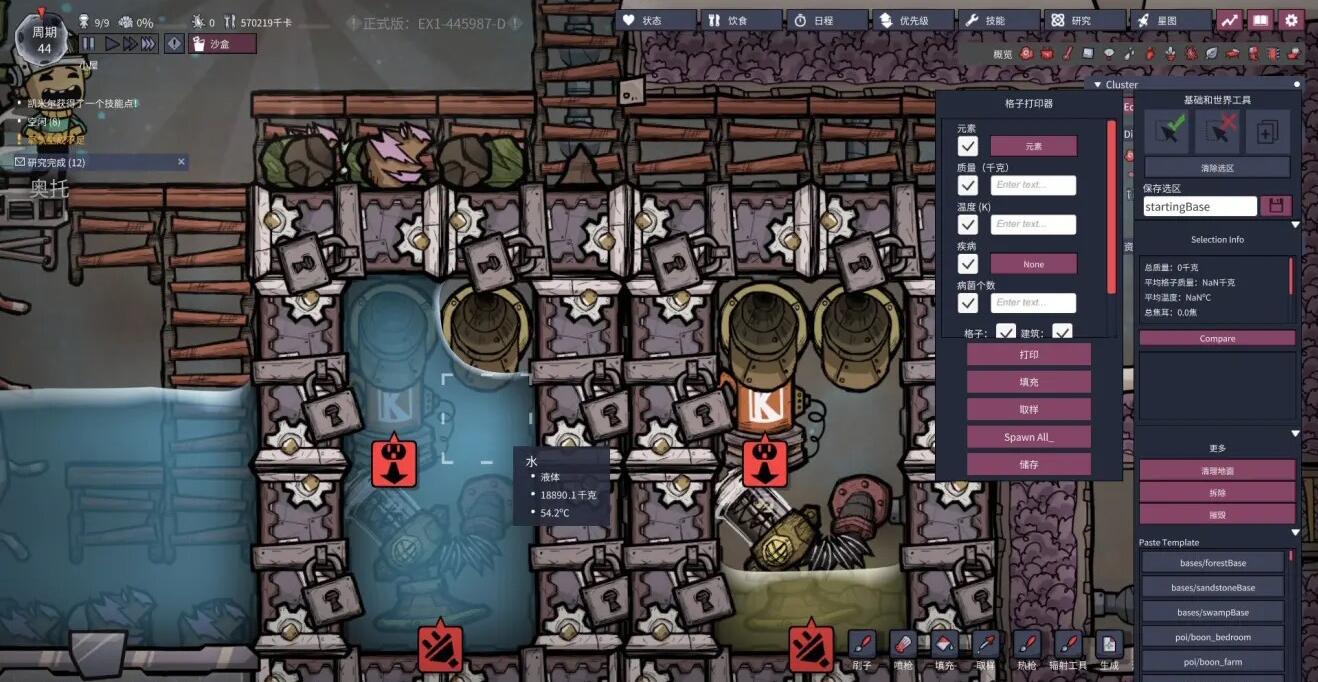Open the 技能 skills menu

[998, 20]
